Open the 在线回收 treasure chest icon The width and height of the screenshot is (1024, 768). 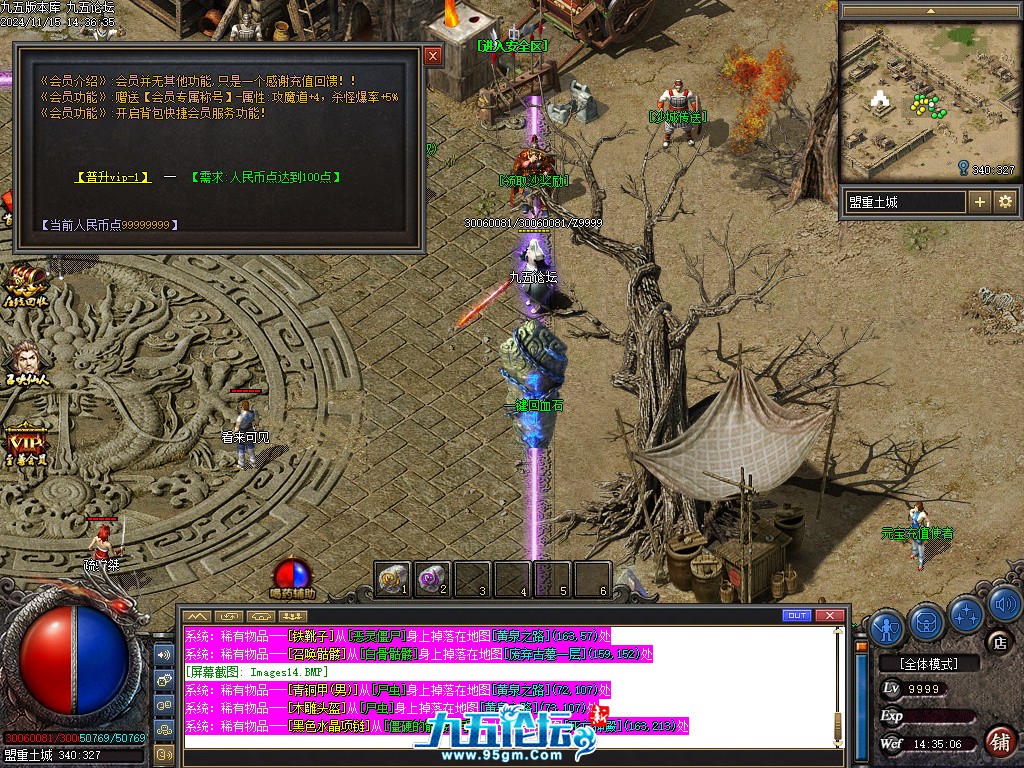25,285
